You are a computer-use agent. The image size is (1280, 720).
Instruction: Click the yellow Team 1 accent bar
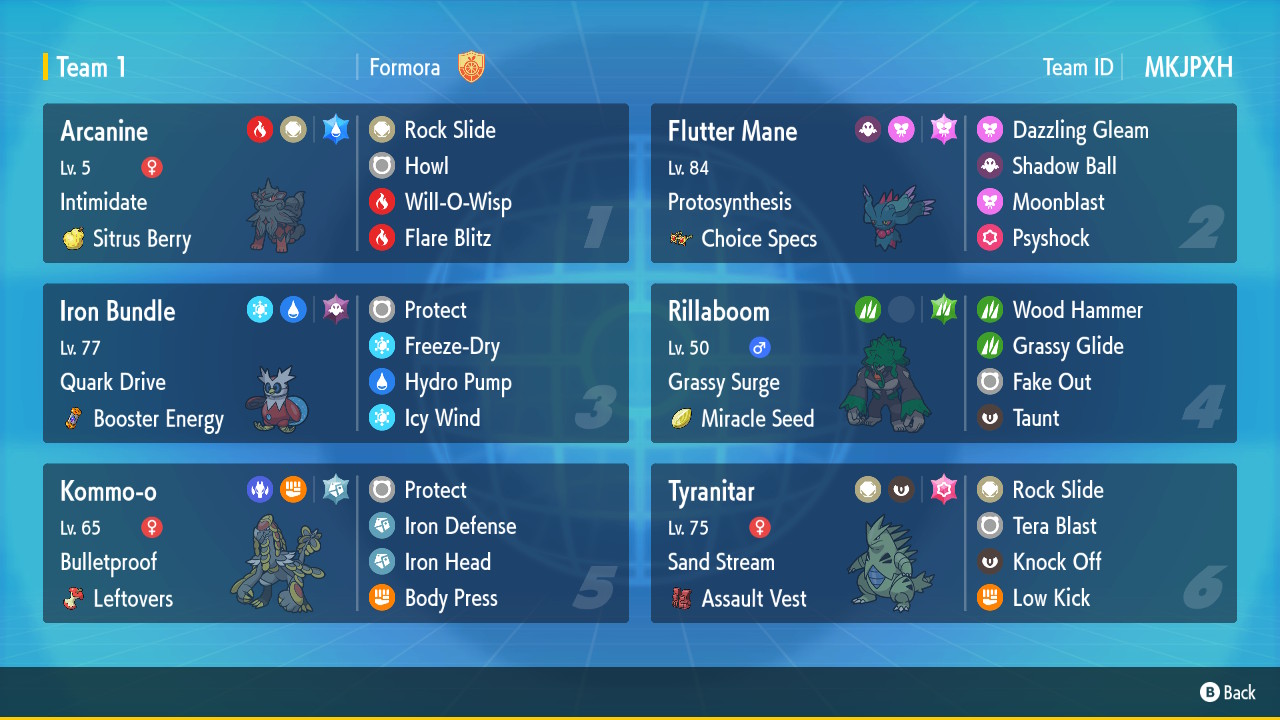43,67
